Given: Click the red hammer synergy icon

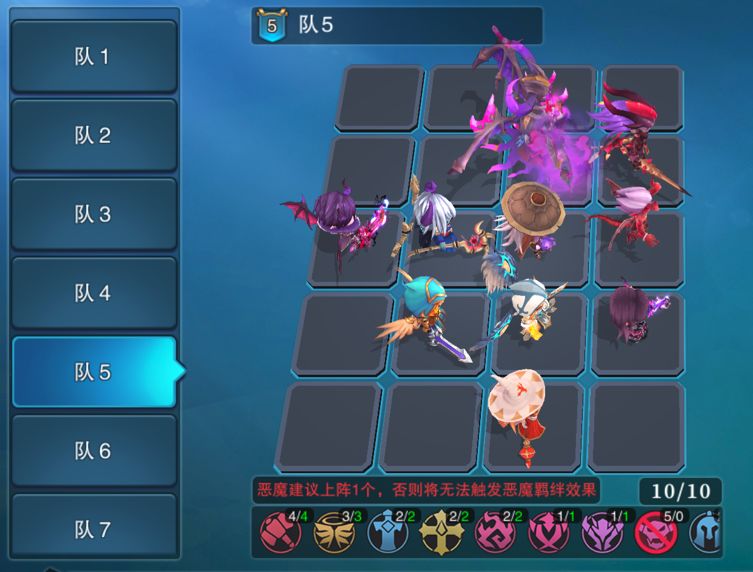Looking at the screenshot, I should [x=280, y=533].
